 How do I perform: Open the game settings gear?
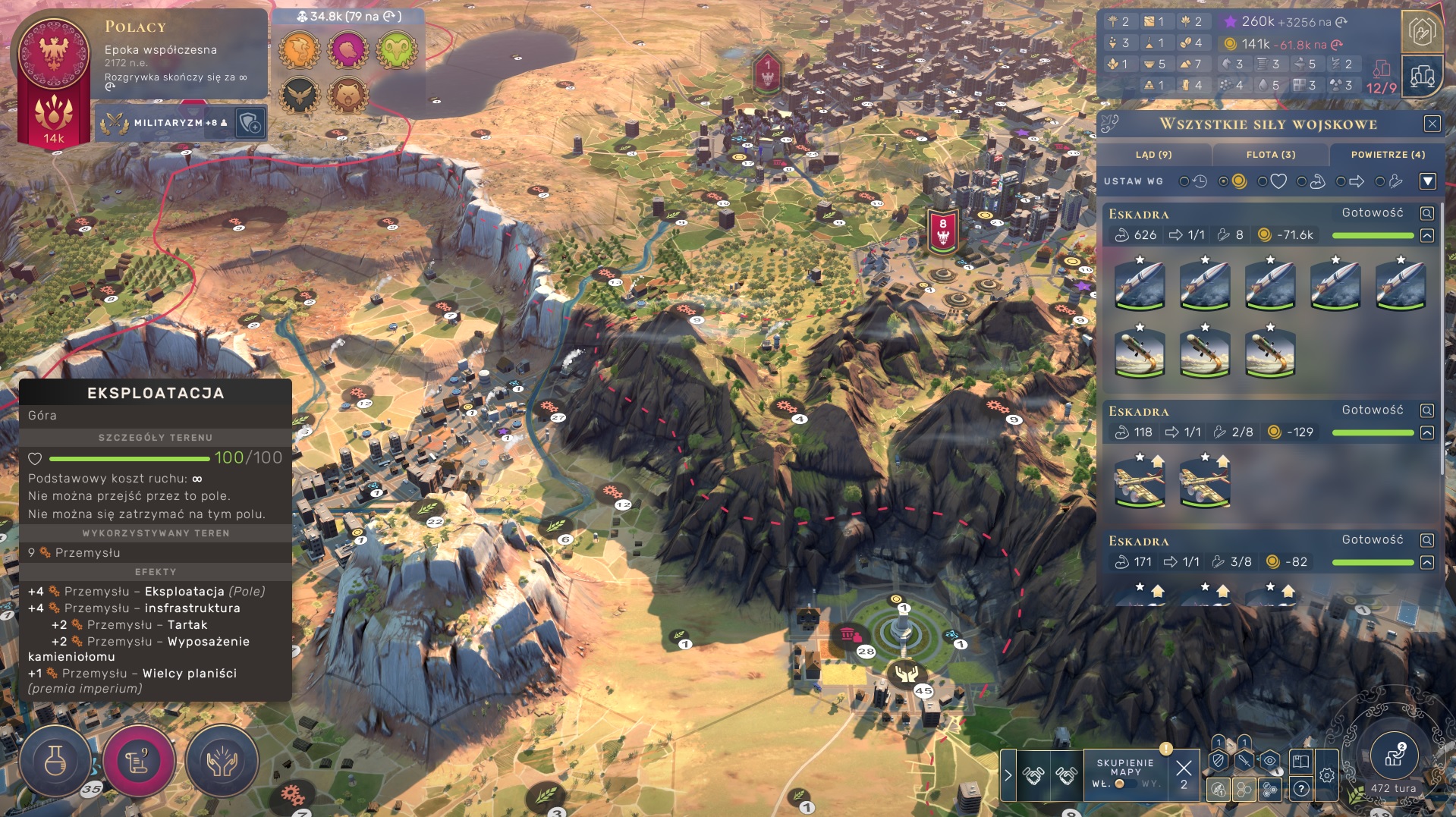click(1326, 775)
